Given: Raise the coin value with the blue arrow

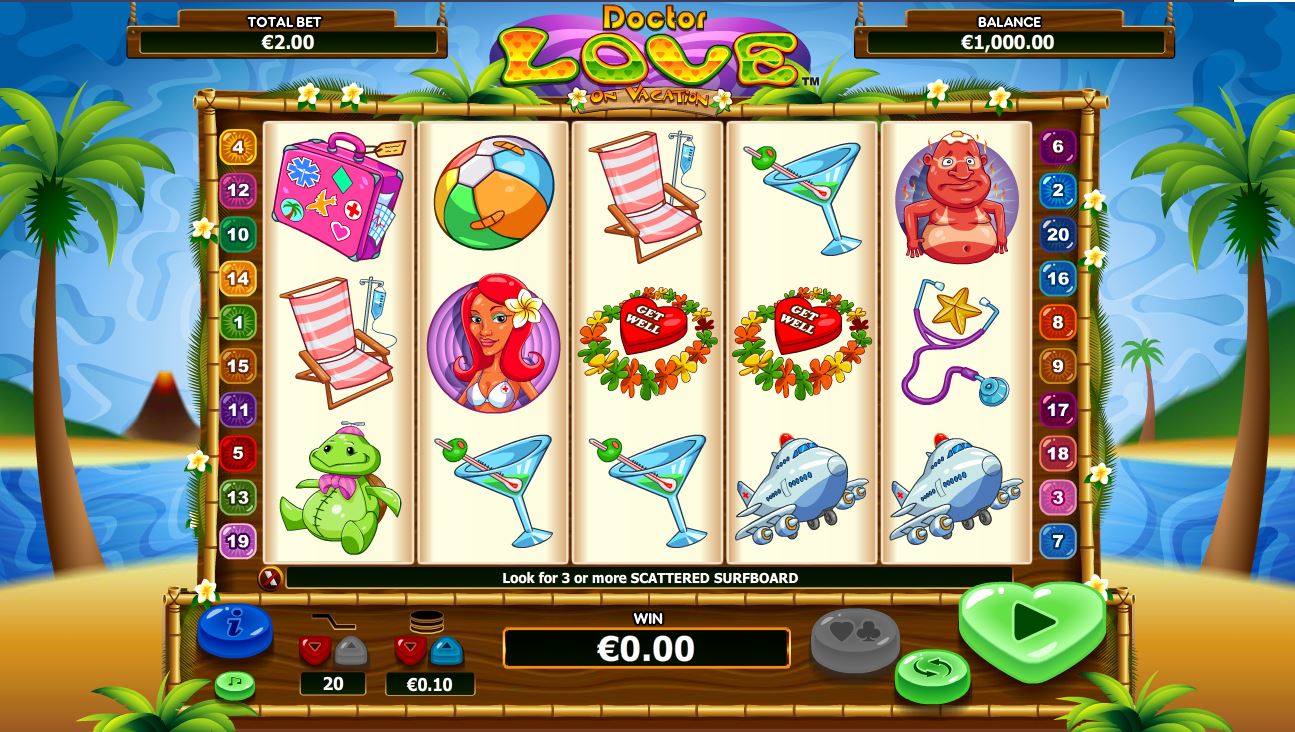Looking at the screenshot, I should pos(447,650).
